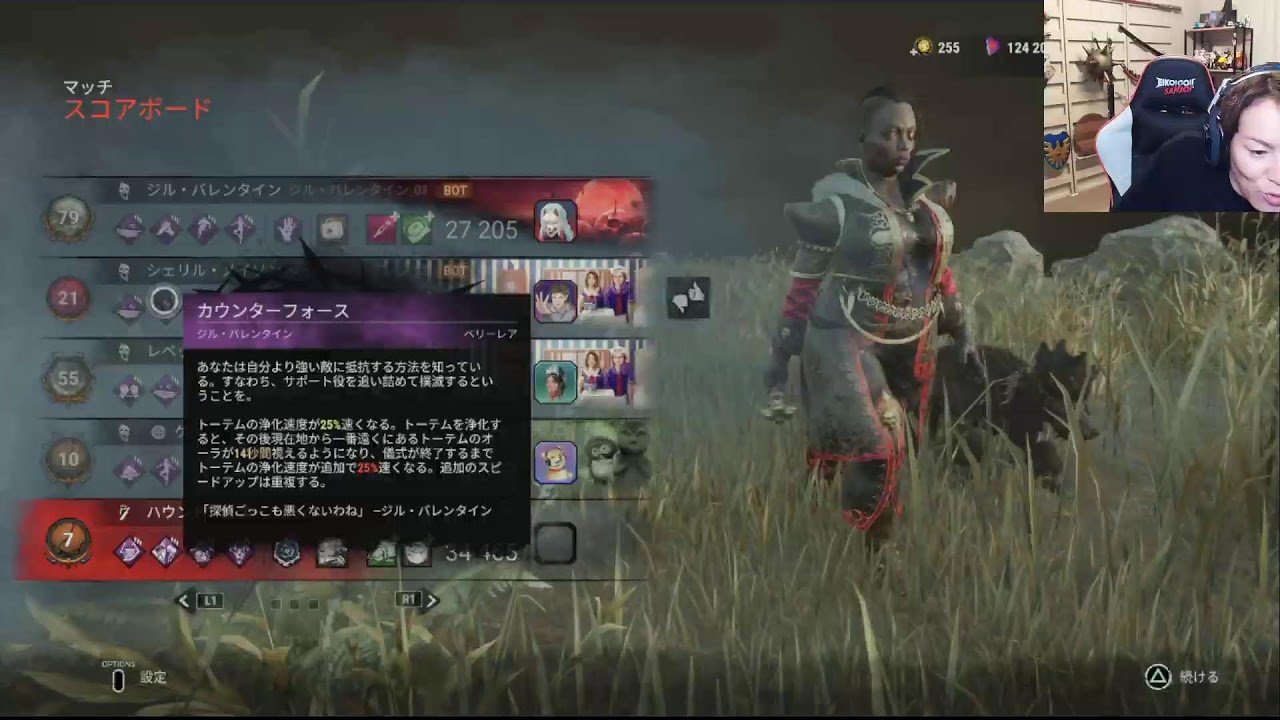Click the dog portrait charm in Dwight's row
This screenshot has width=1280, height=720.
(556, 460)
